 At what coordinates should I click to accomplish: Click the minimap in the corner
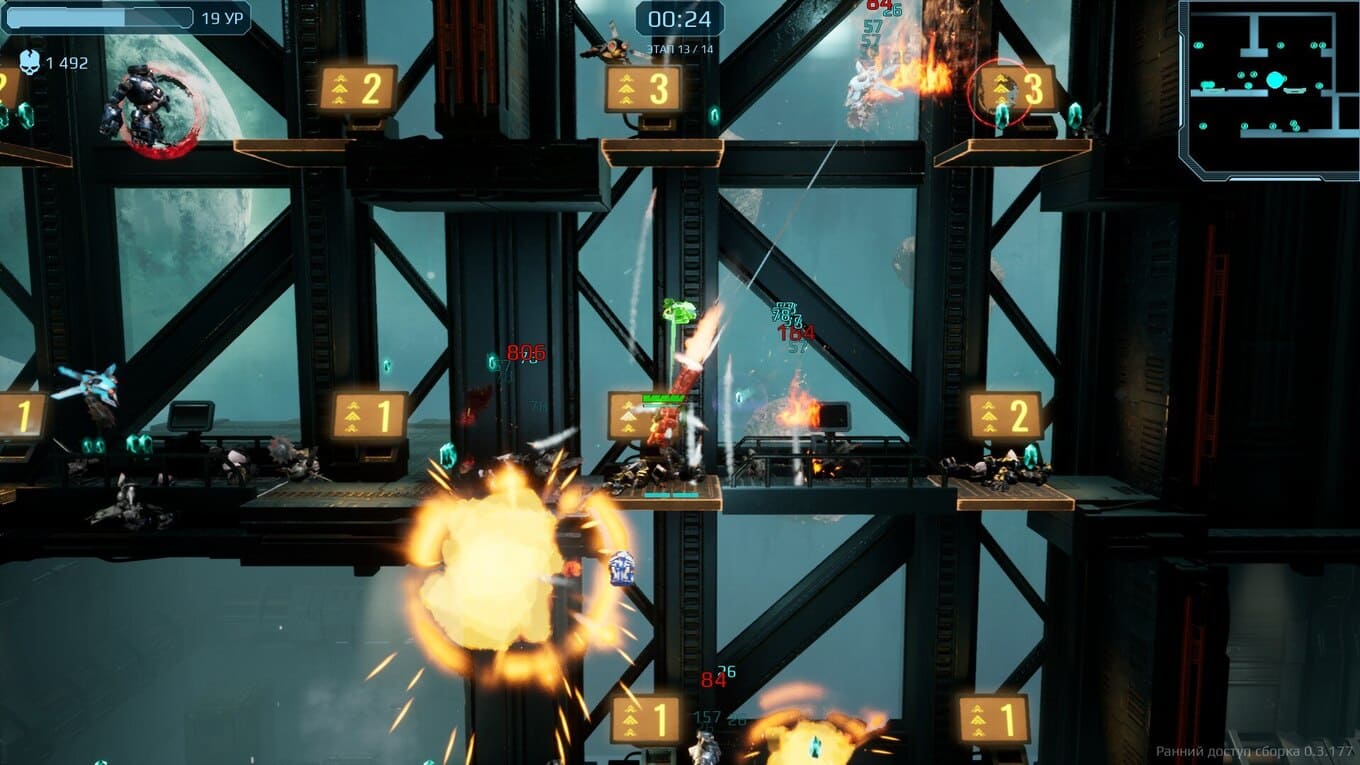1269,89
